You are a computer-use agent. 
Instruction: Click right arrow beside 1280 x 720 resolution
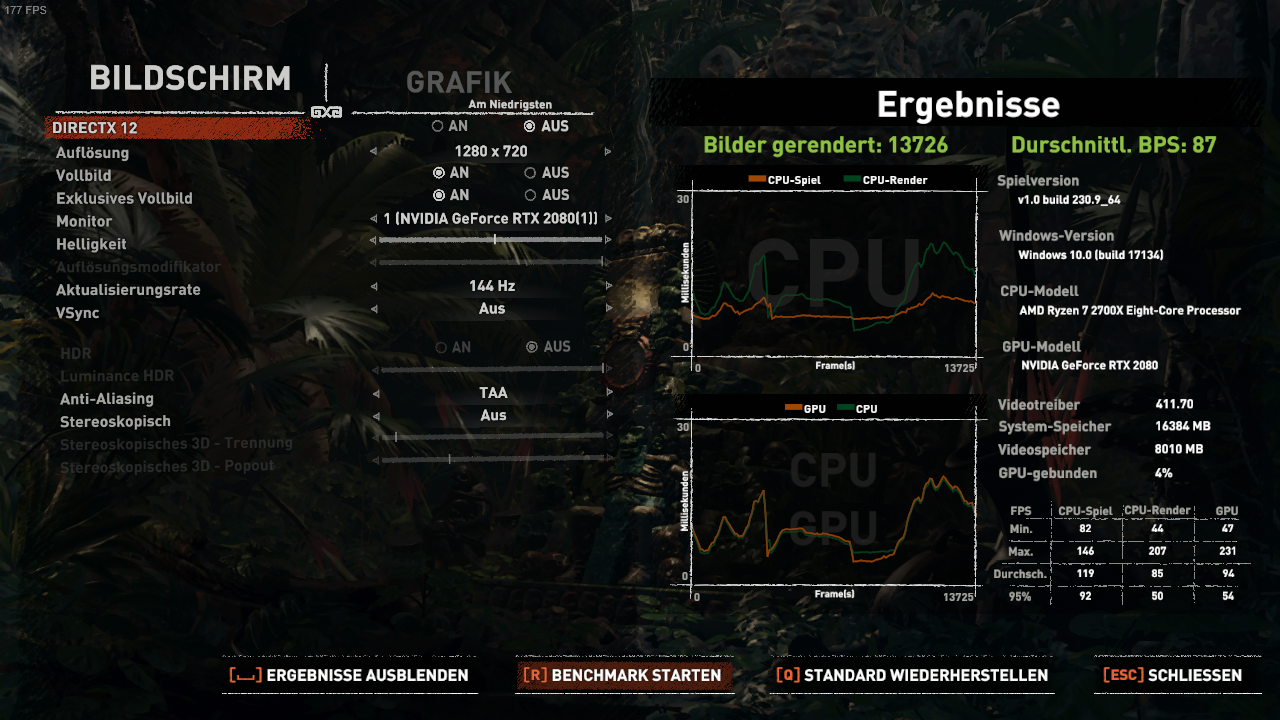[x=608, y=151]
